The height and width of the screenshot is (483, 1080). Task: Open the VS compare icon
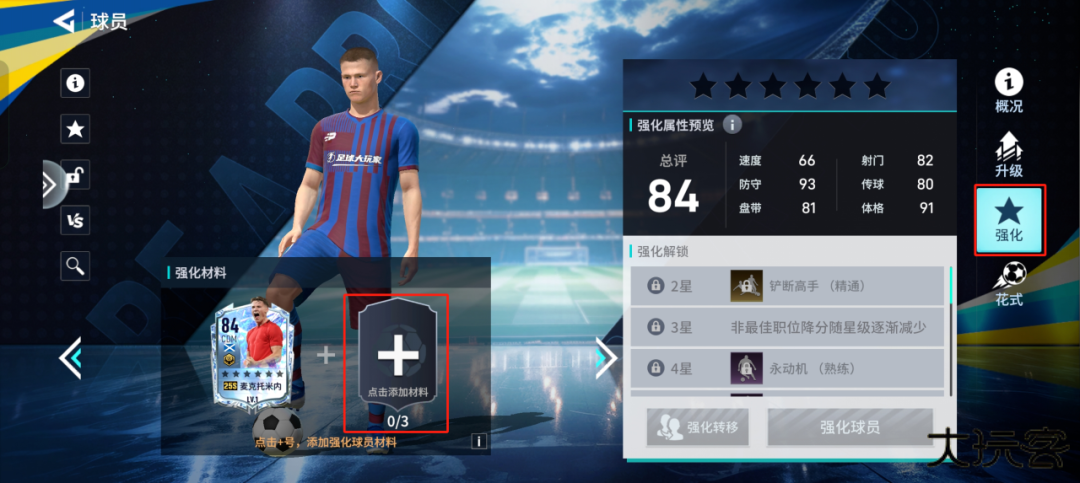pos(74,220)
